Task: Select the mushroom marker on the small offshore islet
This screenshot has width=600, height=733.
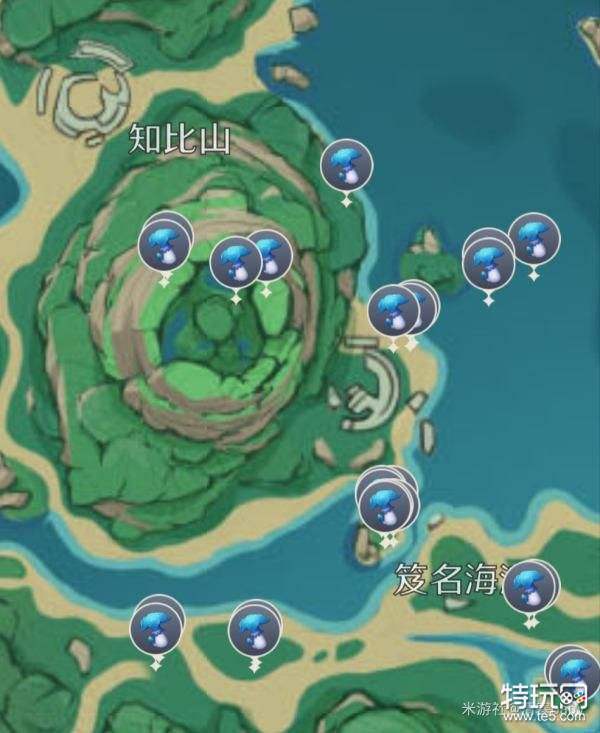Action: point(489,262)
